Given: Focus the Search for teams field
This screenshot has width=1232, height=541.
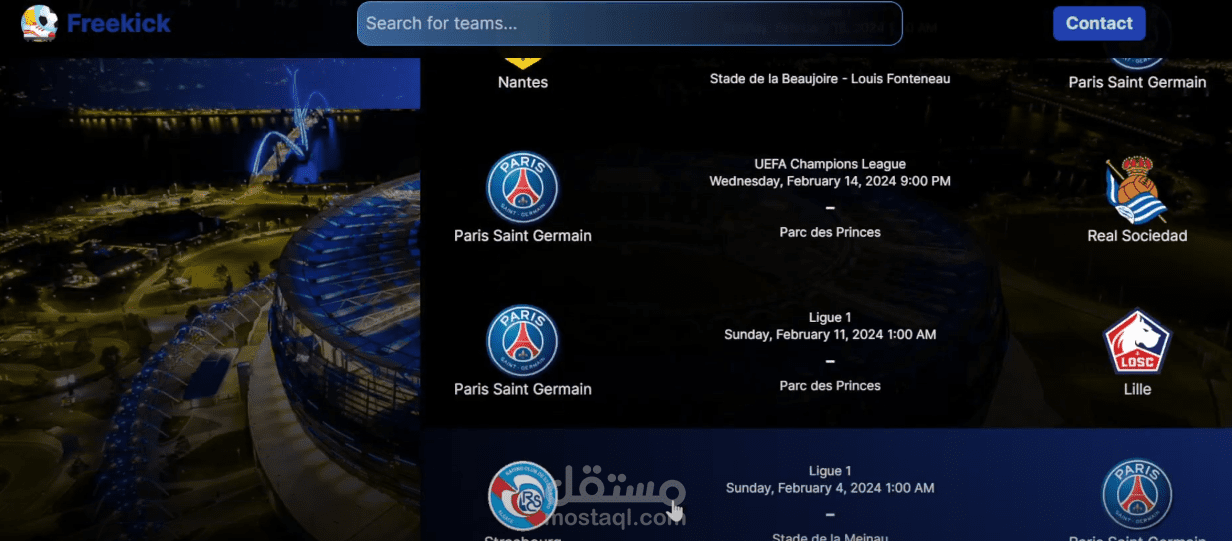Looking at the screenshot, I should point(629,23).
